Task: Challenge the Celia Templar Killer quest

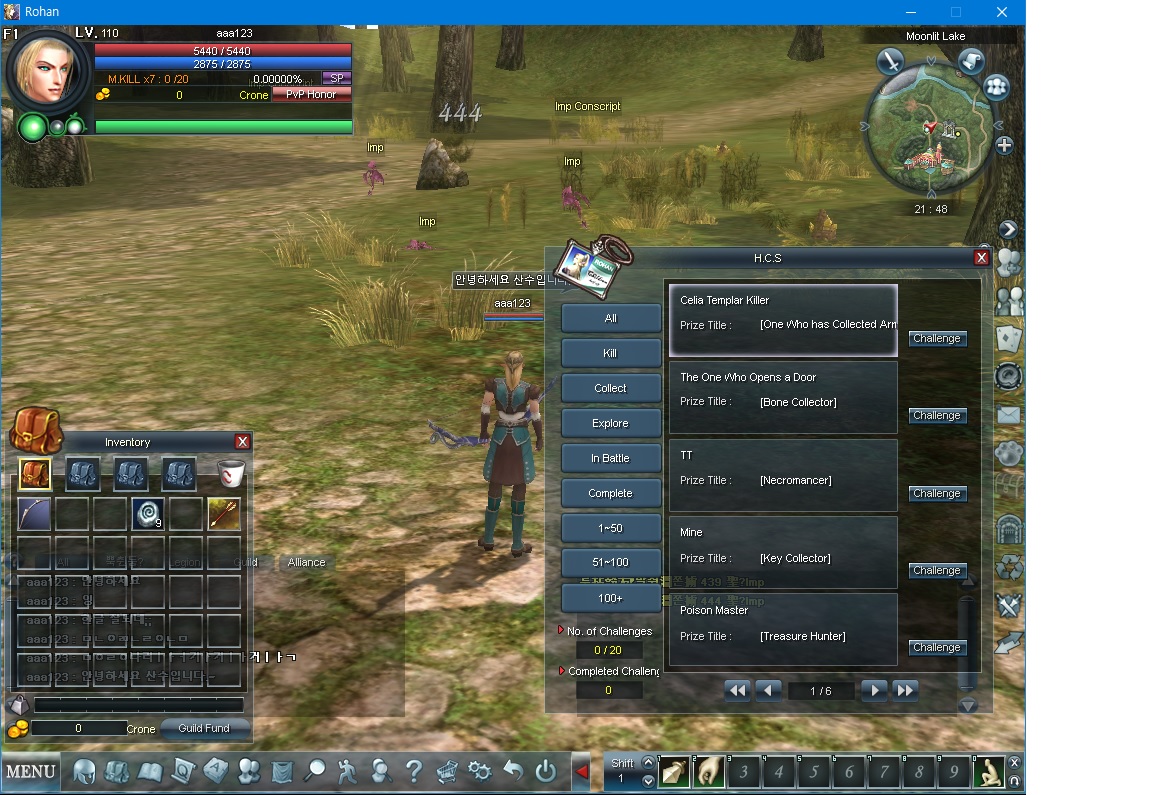Action: [x=936, y=339]
